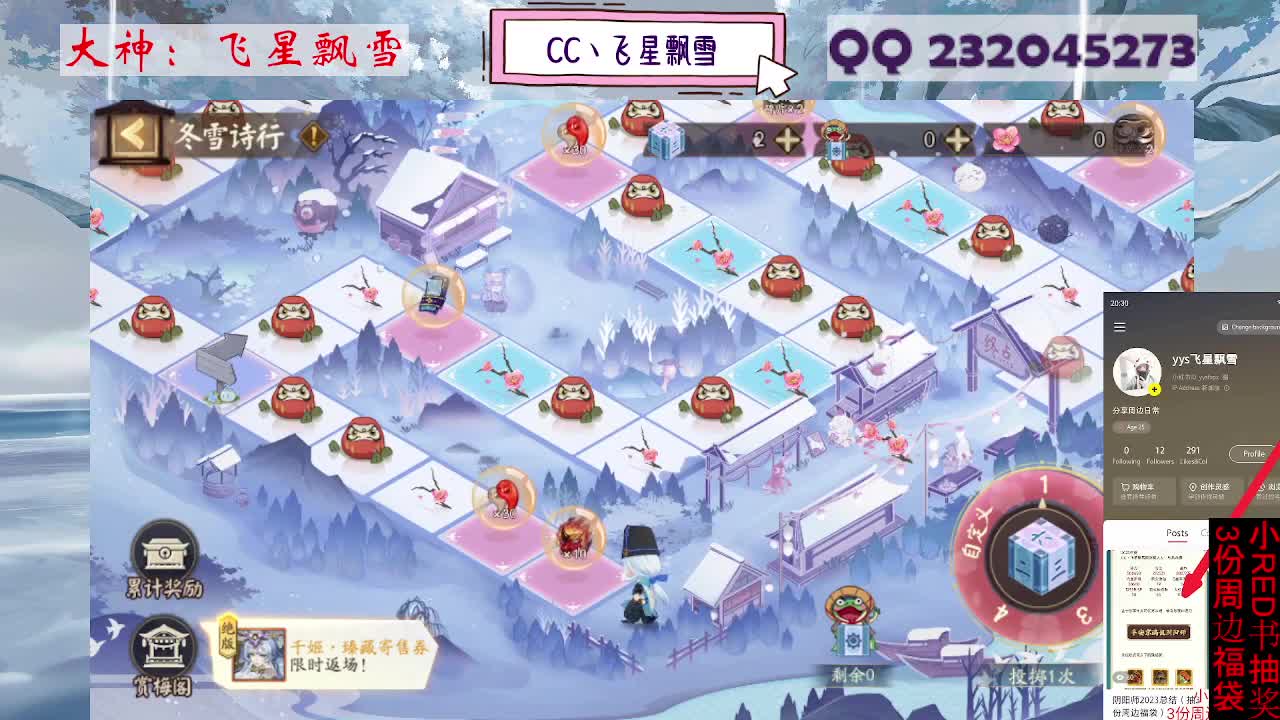Click the dark daruma counter icon

coord(1133,140)
